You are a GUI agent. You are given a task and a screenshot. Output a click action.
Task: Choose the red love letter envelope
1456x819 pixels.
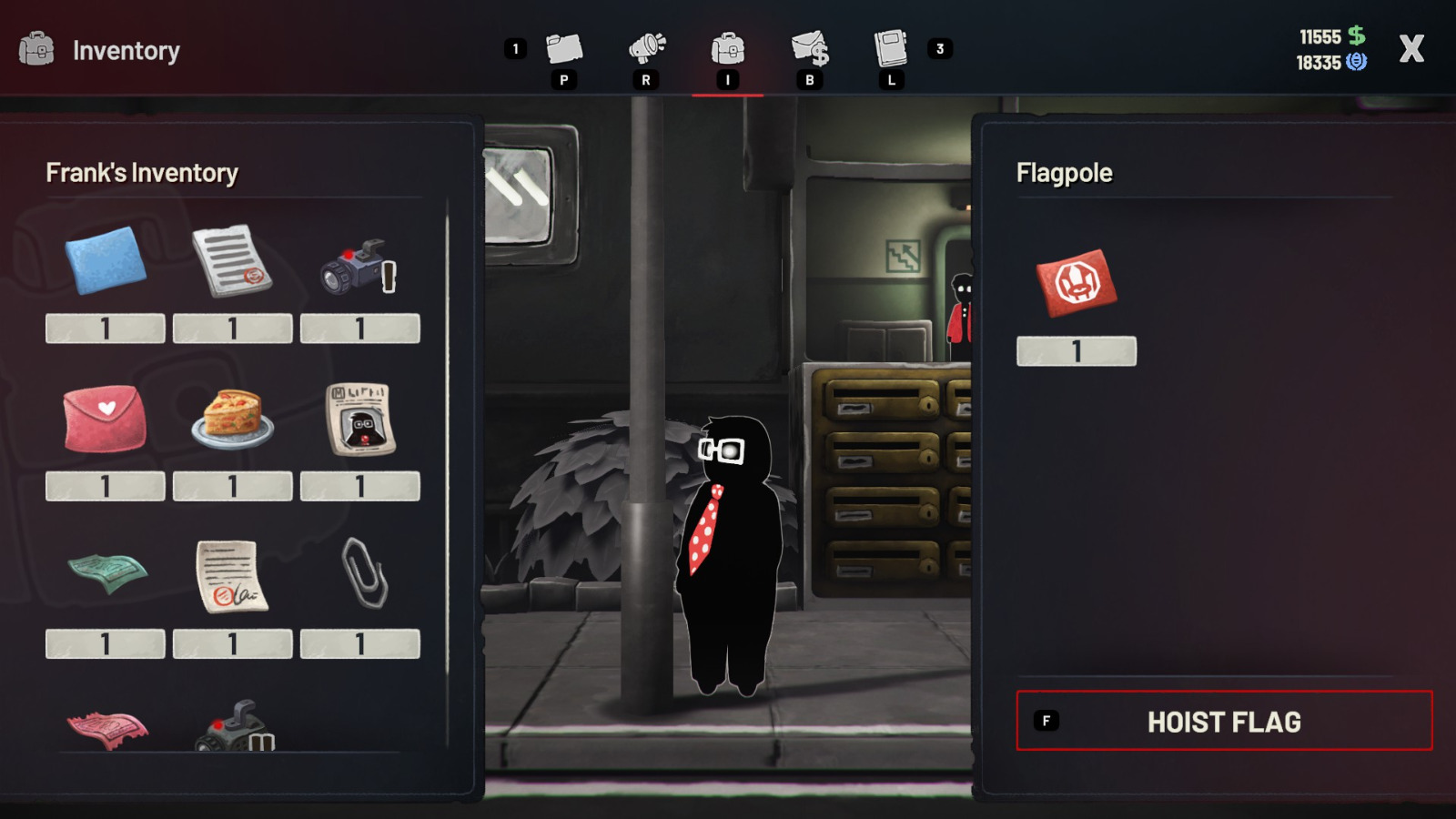(105, 419)
